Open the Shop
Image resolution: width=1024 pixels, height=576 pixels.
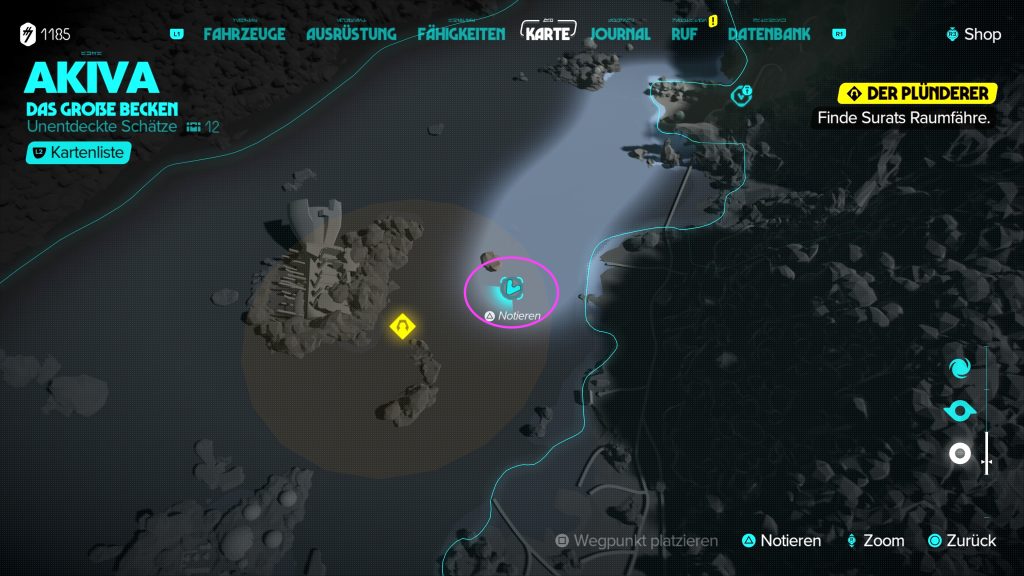(x=974, y=34)
